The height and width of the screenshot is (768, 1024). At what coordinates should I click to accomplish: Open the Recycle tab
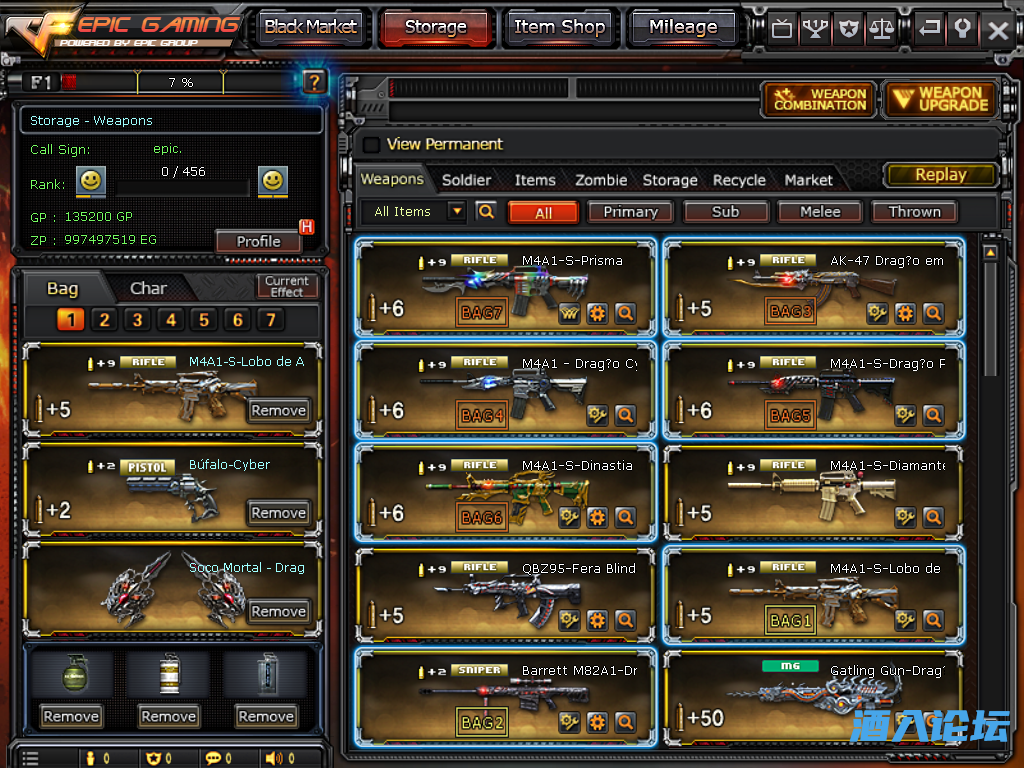[x=739, y=180]
